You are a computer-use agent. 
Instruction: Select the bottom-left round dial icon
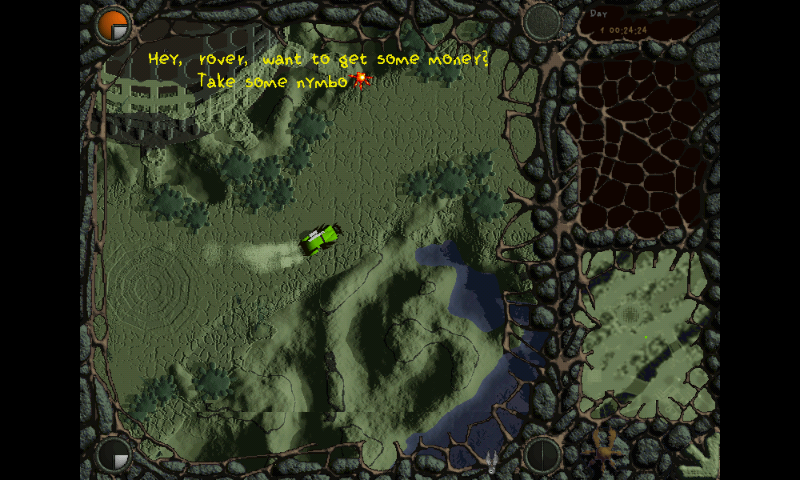(113, 455)
